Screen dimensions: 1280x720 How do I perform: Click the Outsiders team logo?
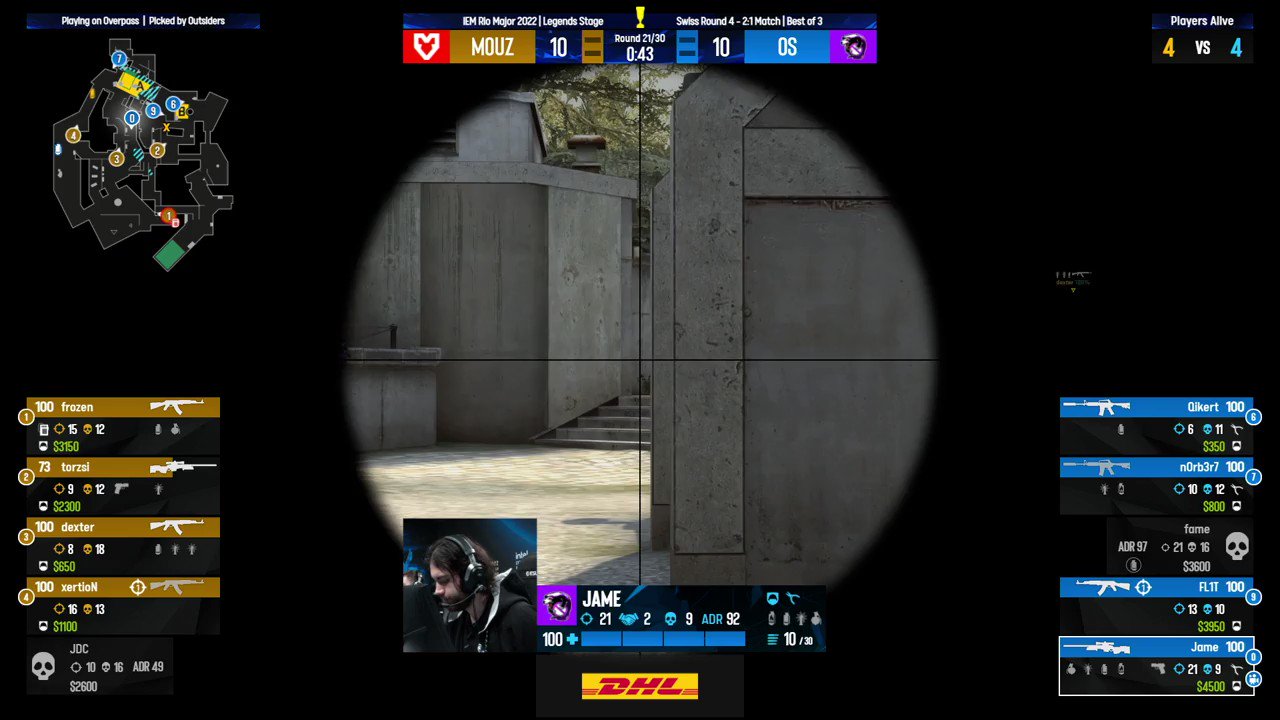pyautogui.click(x=854, y=47)
